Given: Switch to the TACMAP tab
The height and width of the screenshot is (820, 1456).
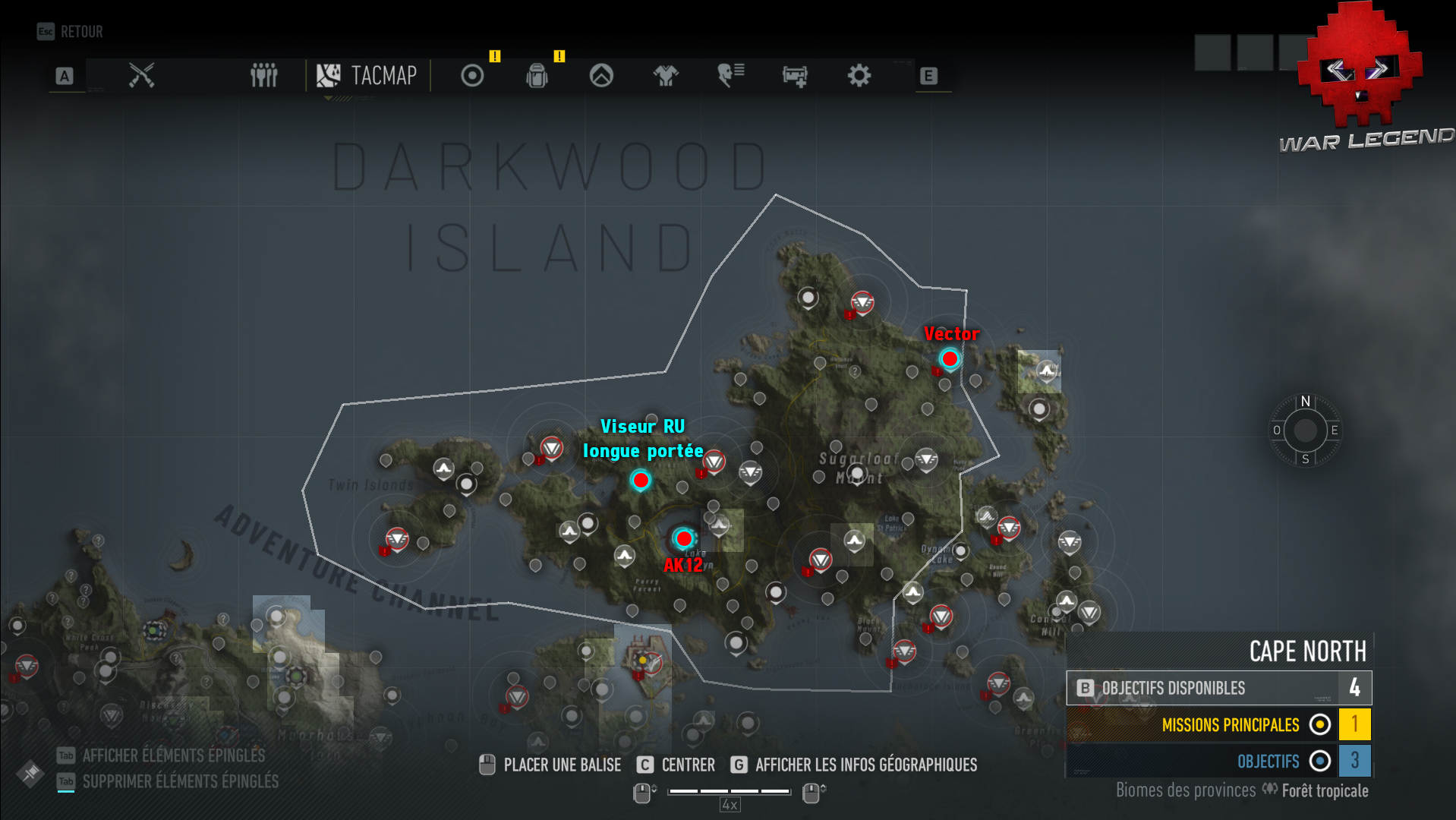Looking at the screenshot, I should click(x=367, y=75).
